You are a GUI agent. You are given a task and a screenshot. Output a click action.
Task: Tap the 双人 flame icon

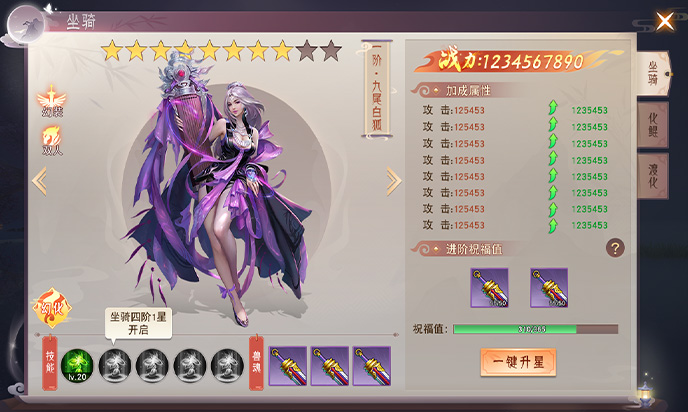[50, 140]
